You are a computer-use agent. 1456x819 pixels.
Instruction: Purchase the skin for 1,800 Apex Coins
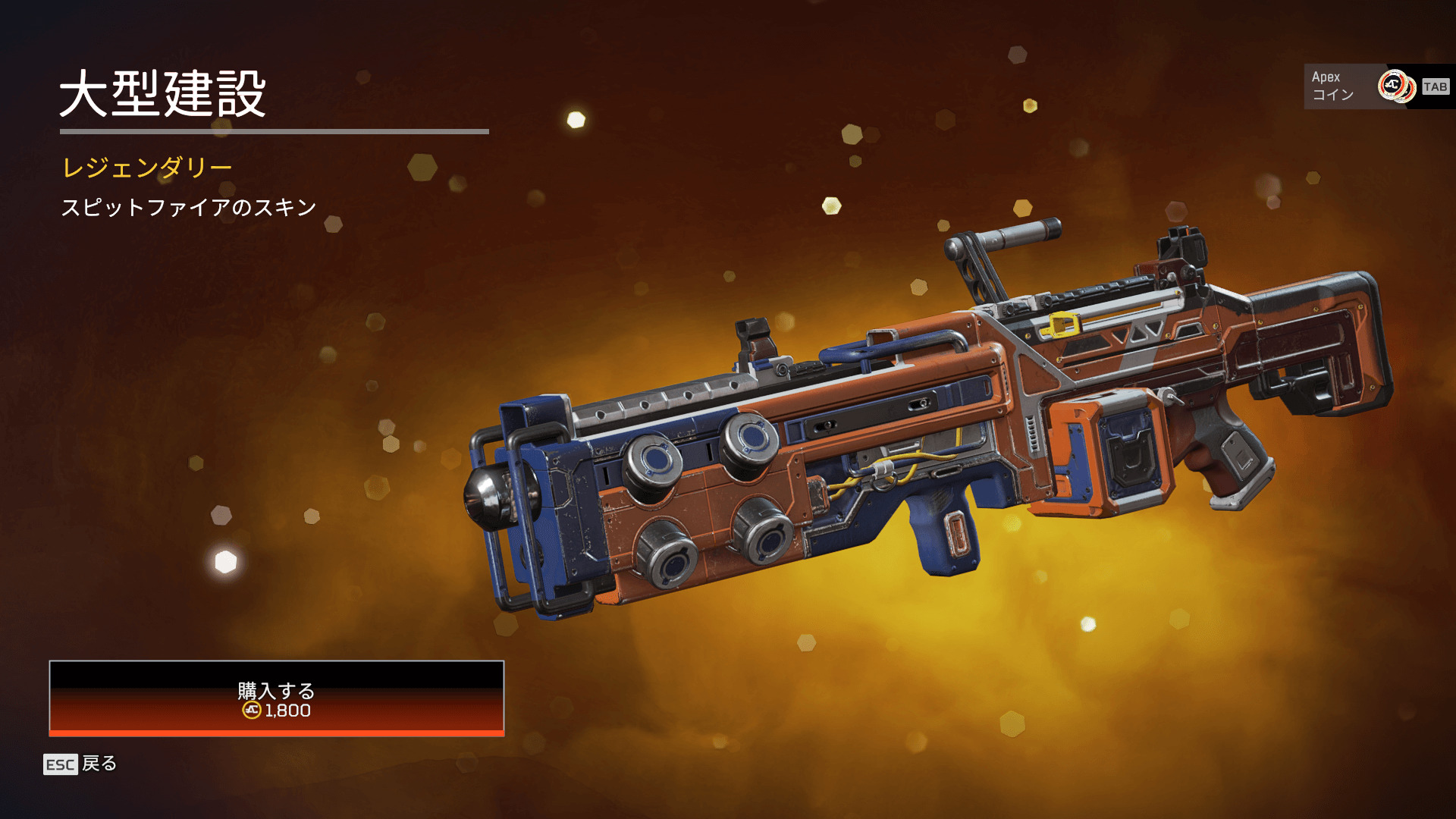pyautogui.click(x=276, y=698)
